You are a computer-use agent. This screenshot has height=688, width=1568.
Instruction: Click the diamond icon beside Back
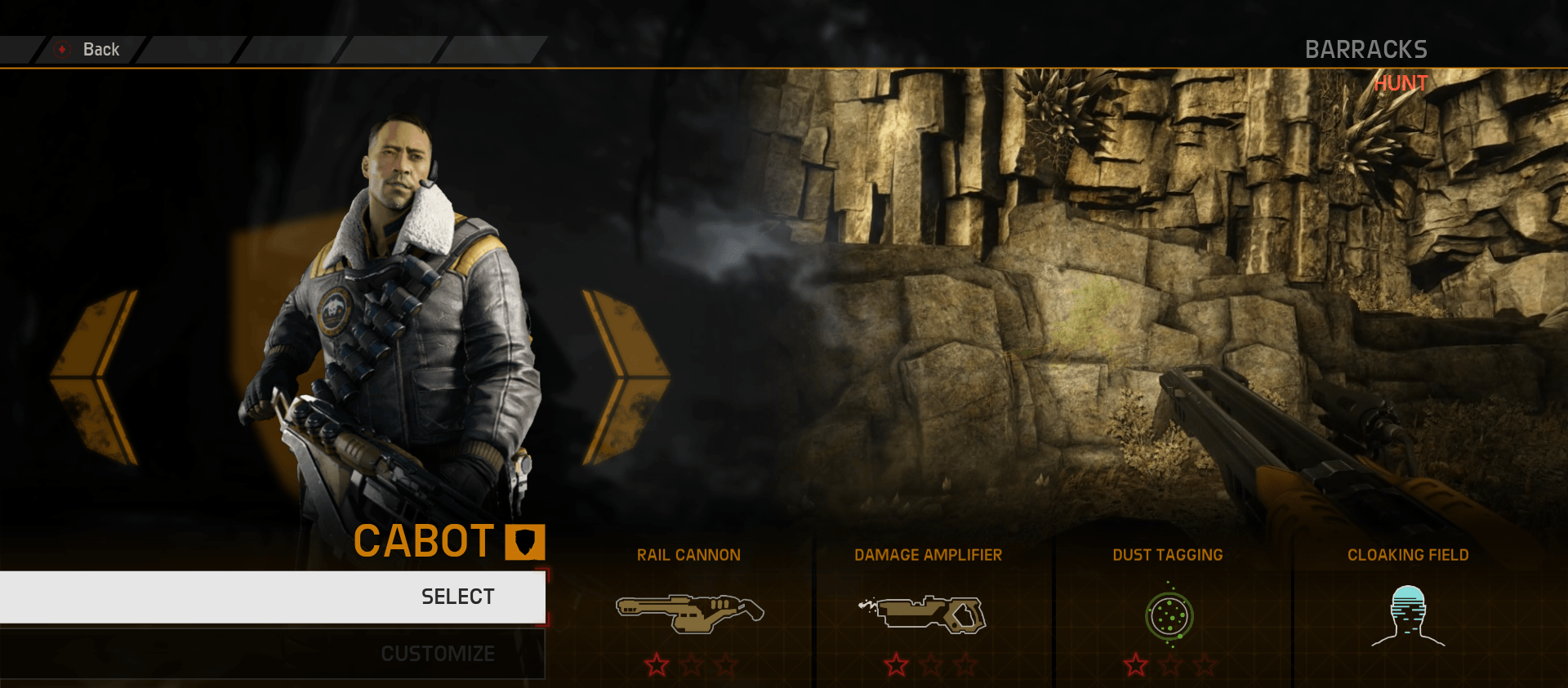60,49
